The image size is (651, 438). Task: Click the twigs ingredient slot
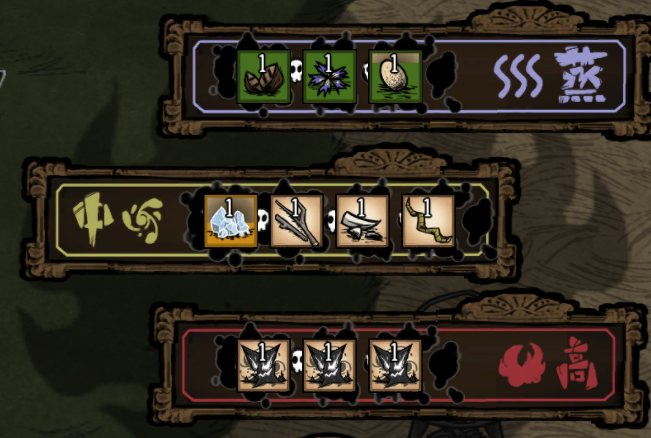pyautogui.click(x=296, y=221)
